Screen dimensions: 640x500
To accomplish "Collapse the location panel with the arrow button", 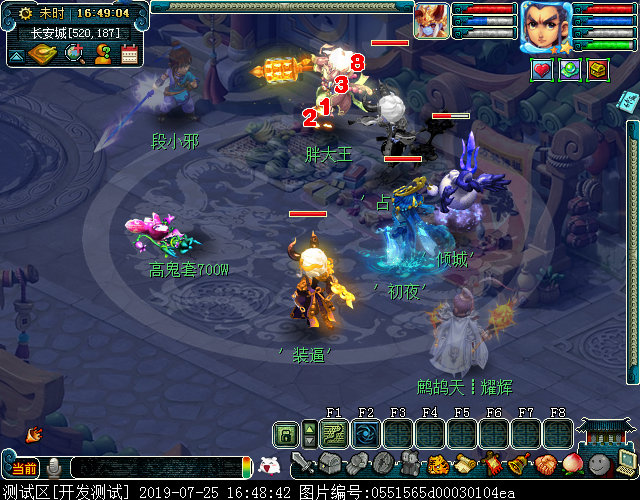I will [16, 55].
